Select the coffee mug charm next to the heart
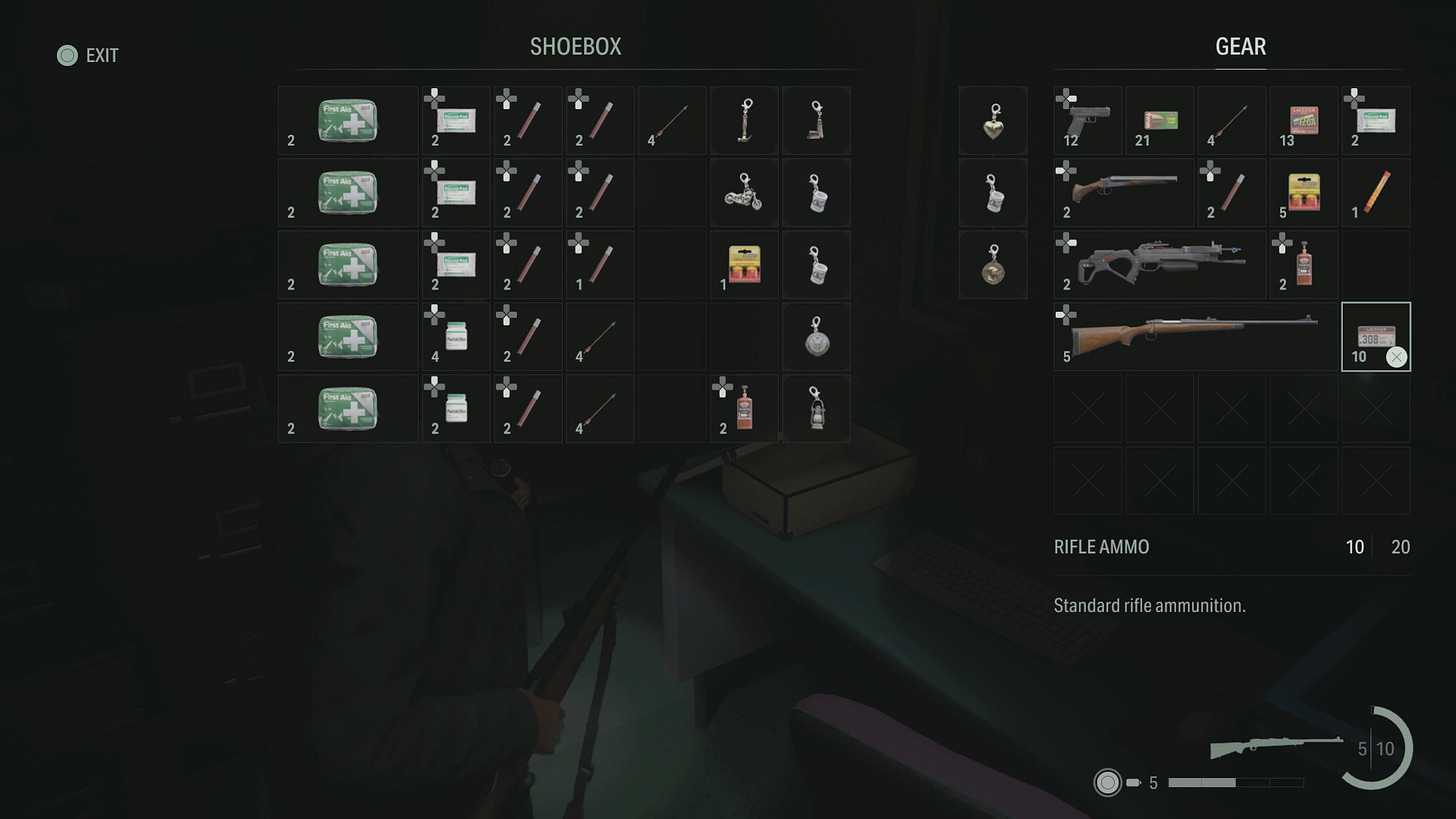This screenshot has height=819, width=1456. 992,192
